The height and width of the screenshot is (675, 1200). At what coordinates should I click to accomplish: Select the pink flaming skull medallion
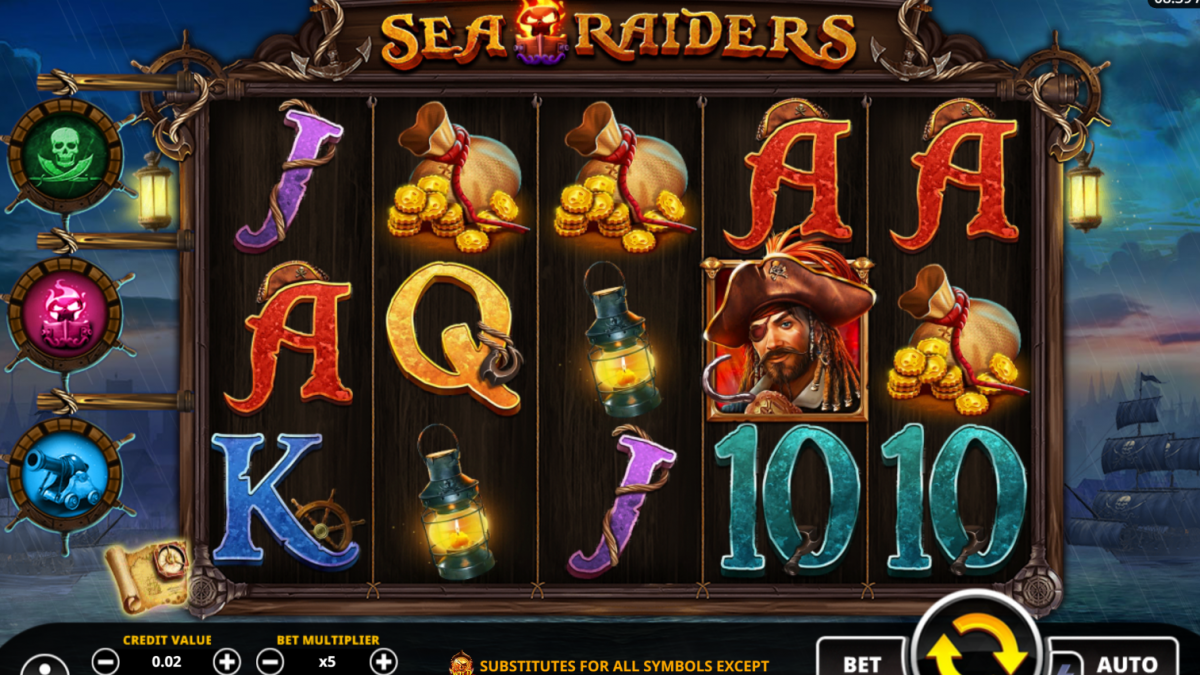click(66, 314)
